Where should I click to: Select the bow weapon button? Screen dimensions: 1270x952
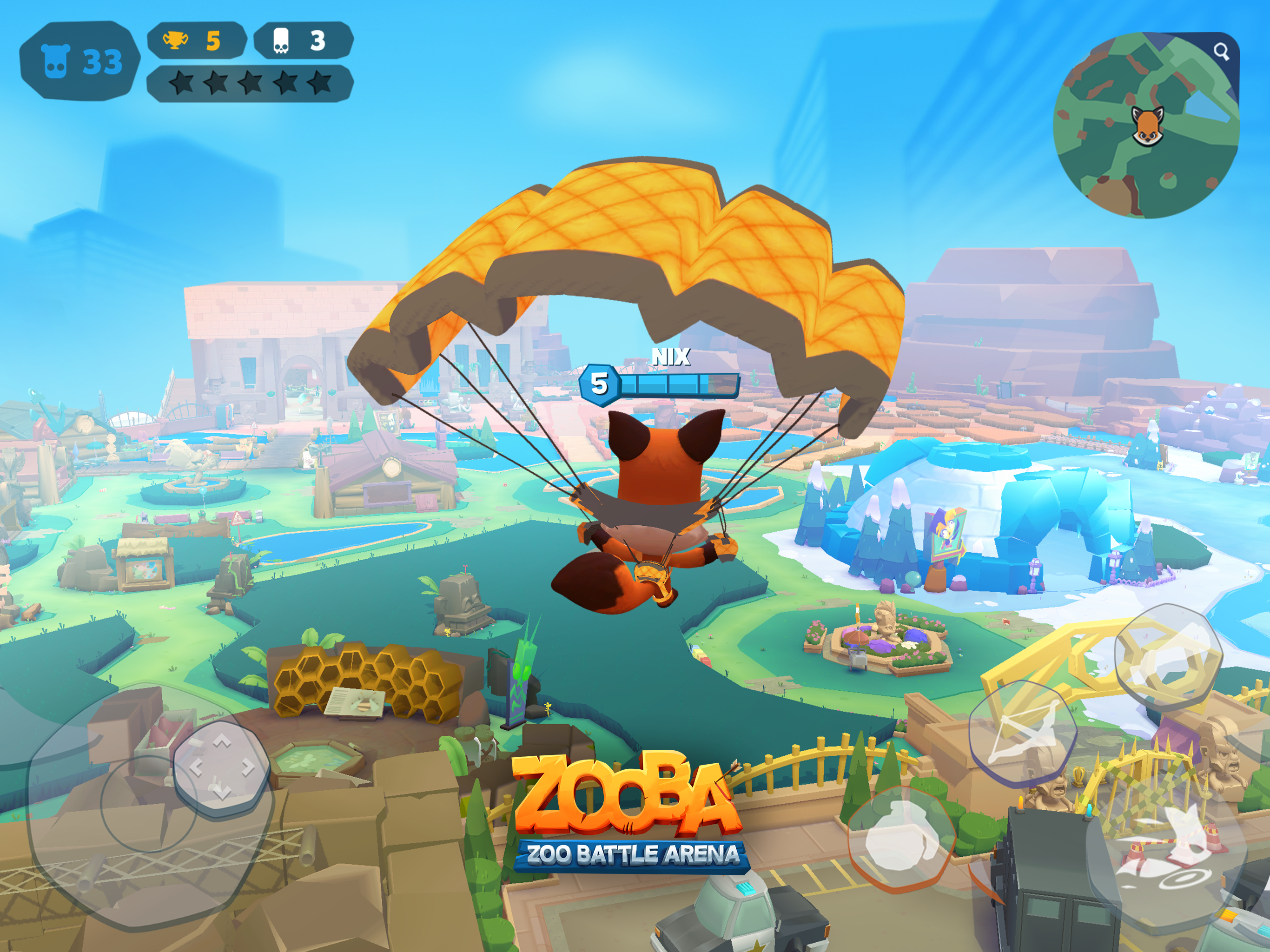[x=1023, y=732]
